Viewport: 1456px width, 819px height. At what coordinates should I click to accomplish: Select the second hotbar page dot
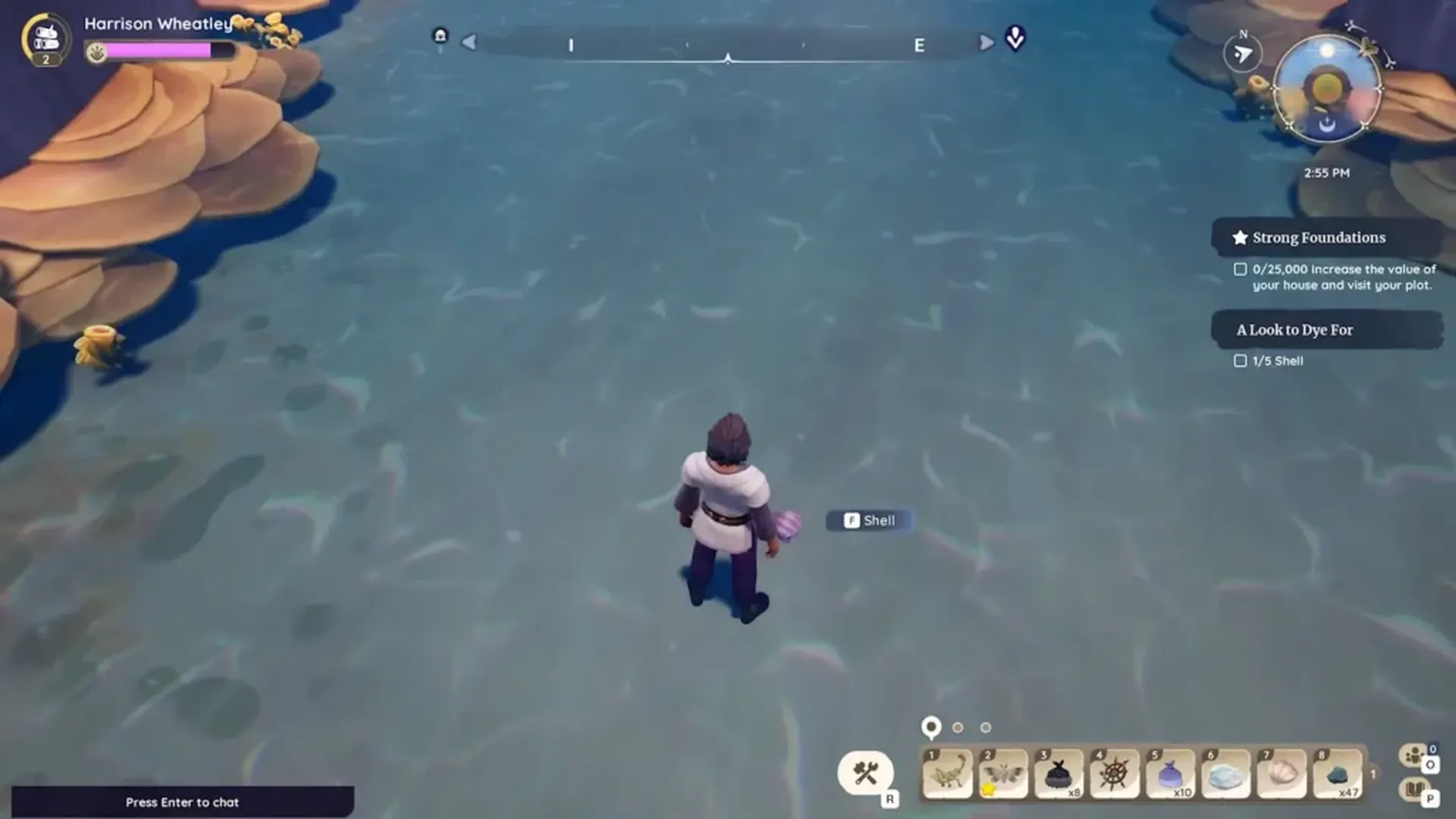pyautogui.click(x=958, y=726)
